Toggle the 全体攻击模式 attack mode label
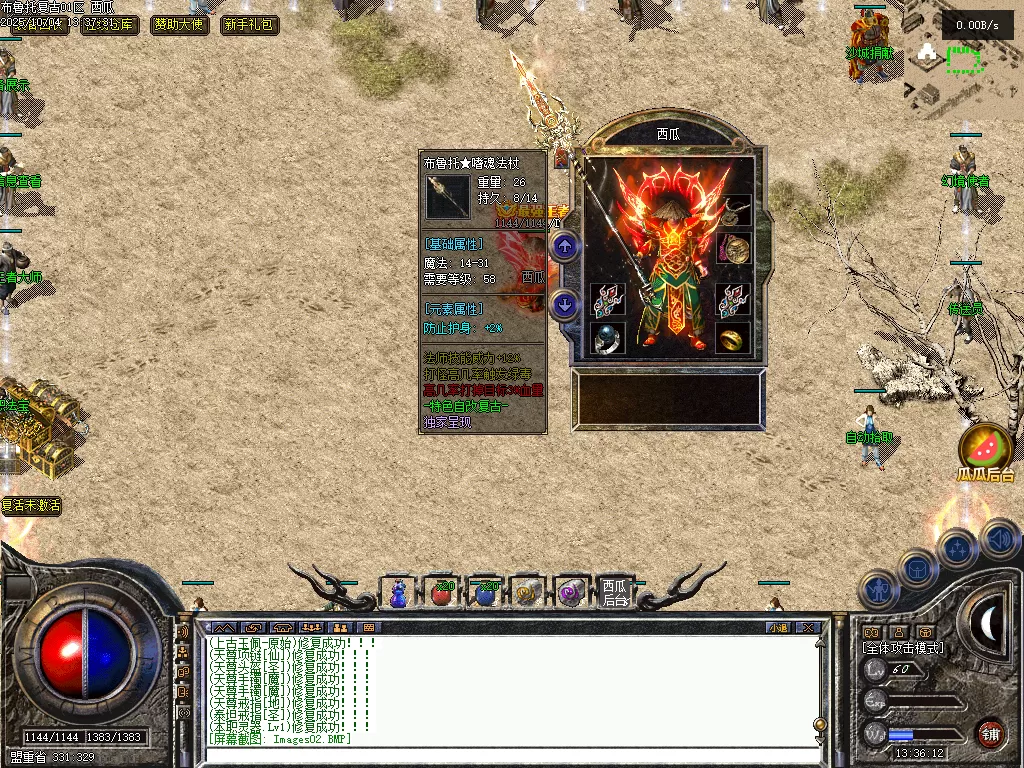This screenshot has width=1024, height=768. click(x=903, y=648)
